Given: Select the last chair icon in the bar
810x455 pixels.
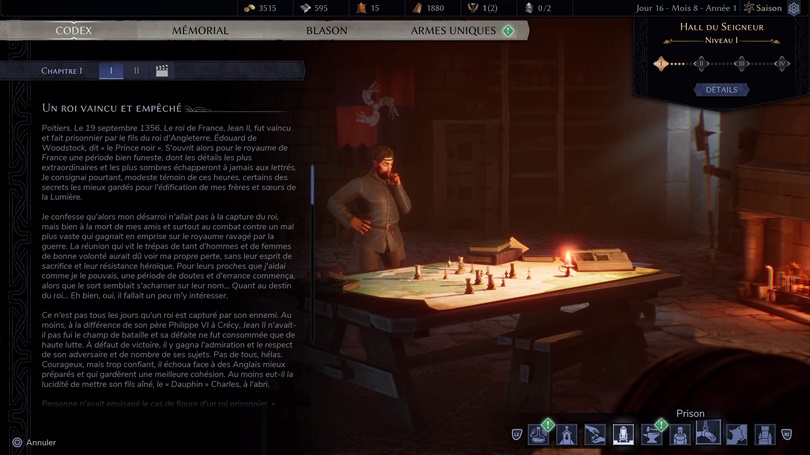Looking at the screenshot, I should coord(765,435).
